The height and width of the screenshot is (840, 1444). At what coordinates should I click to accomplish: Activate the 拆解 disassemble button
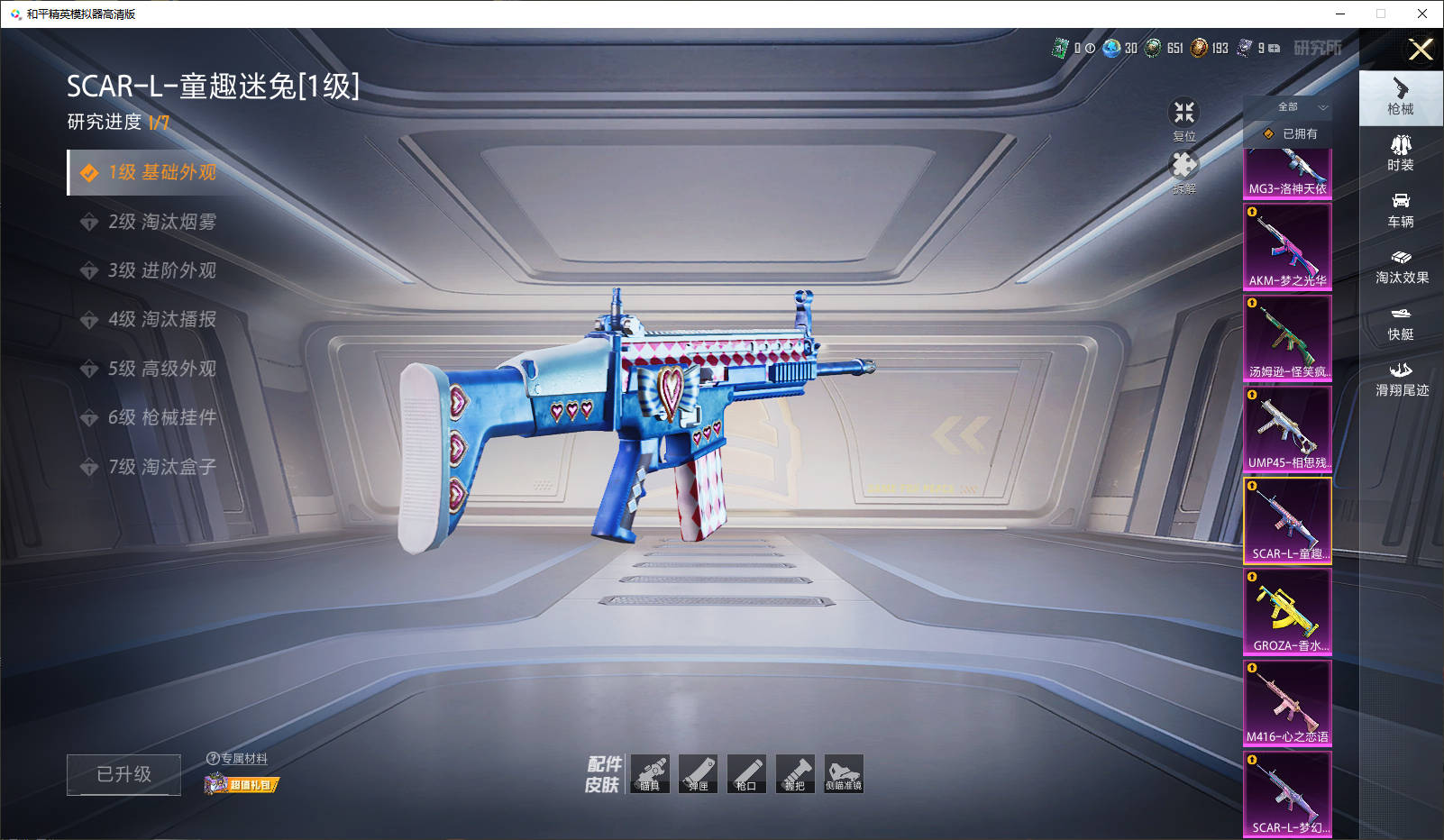[x=1184, y=171]
